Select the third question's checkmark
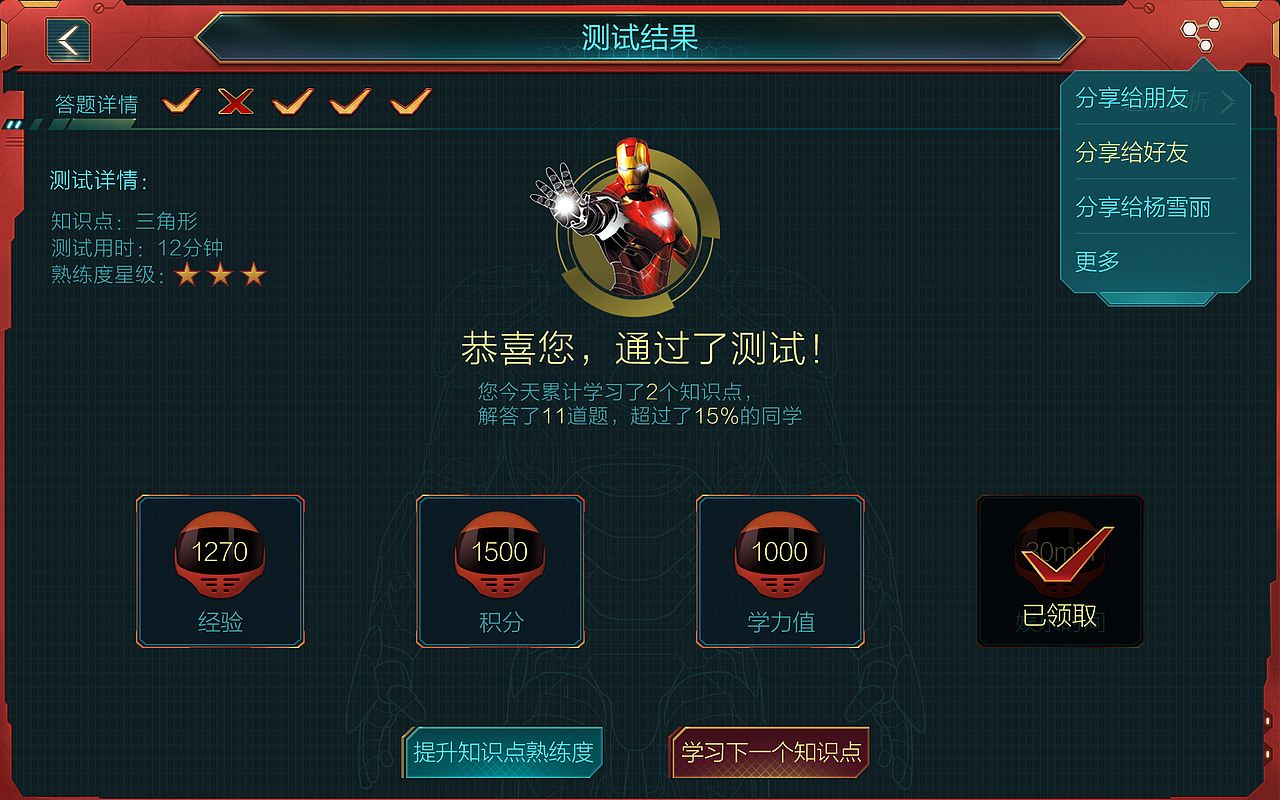 [x=291, y=100]
